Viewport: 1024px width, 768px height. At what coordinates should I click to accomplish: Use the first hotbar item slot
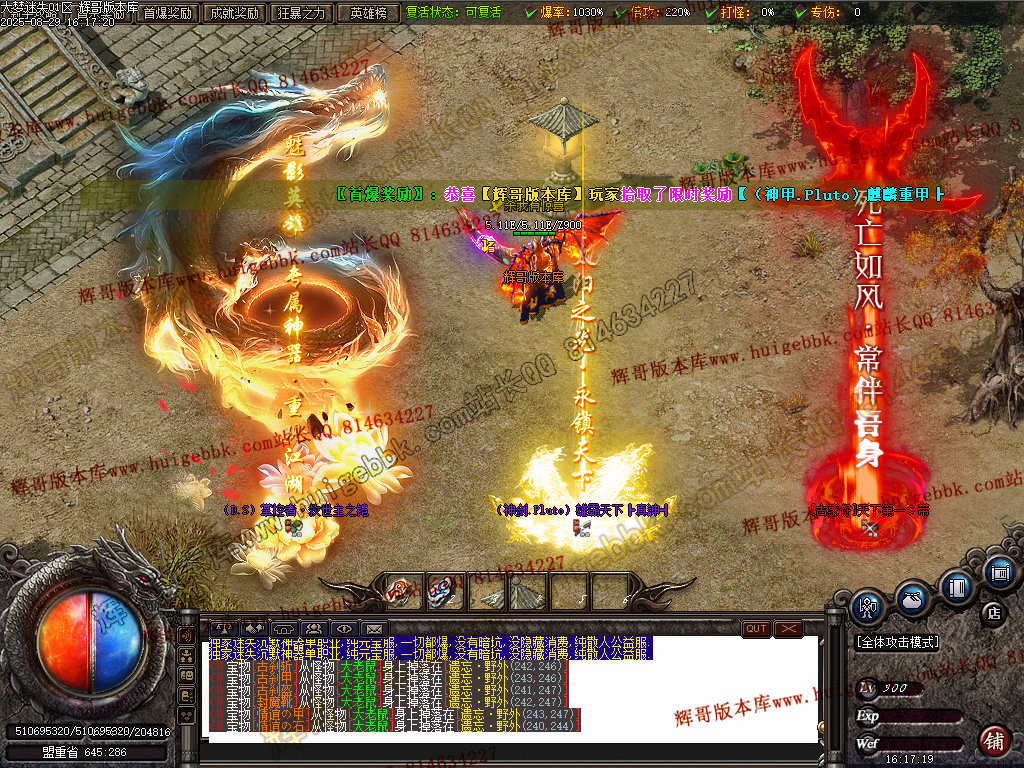point(401,591)
